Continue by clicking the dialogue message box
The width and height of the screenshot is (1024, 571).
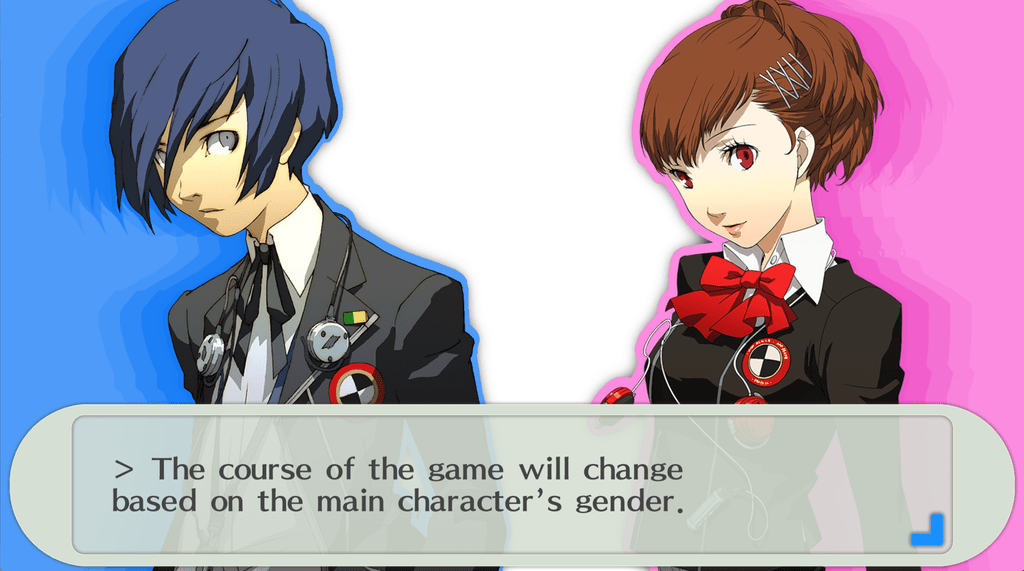click(x=510, y=485)
